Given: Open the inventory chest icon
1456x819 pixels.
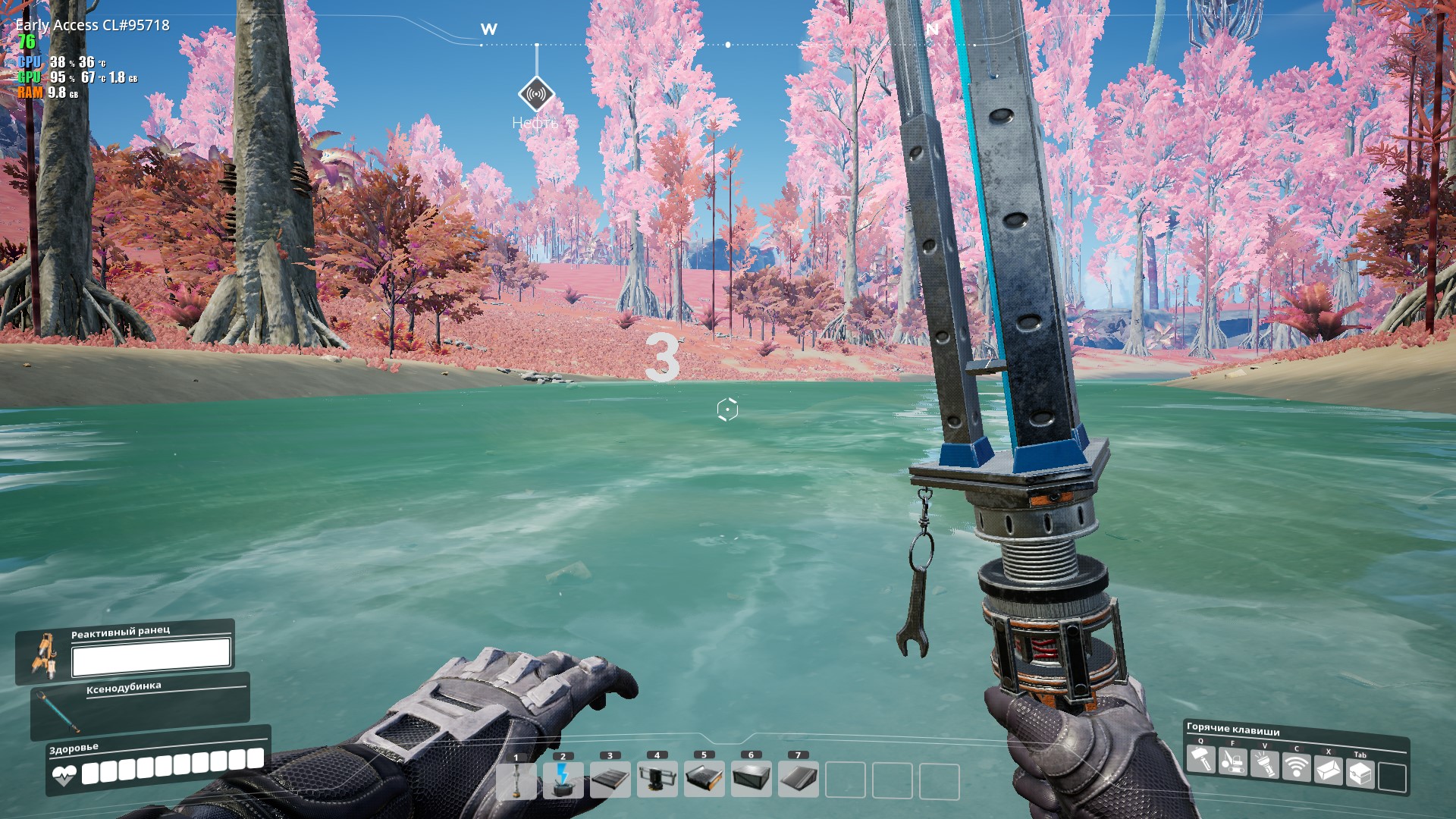Looking at the screenshot, I should pos(1360,774).
